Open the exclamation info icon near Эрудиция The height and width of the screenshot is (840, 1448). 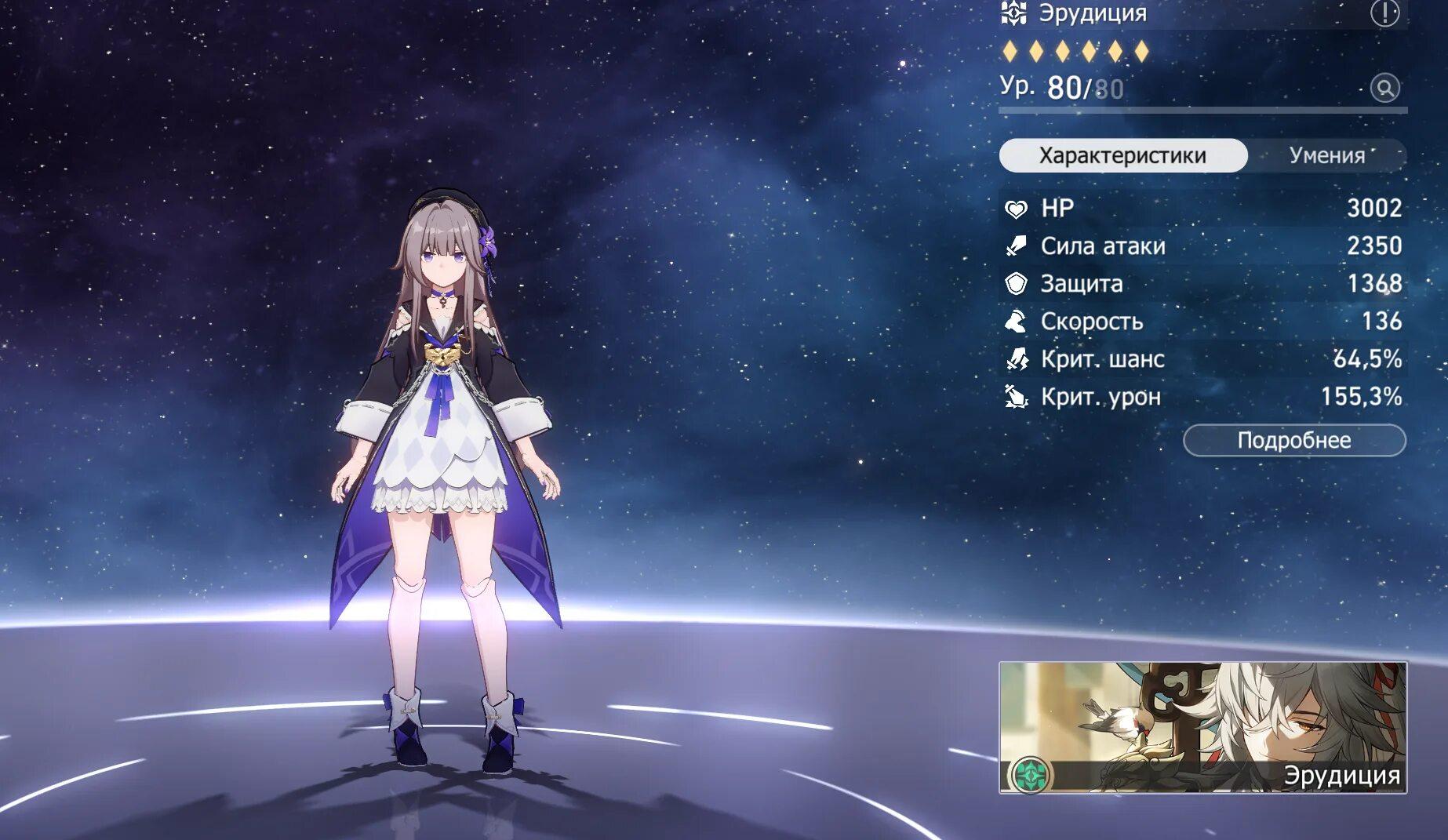[x=1384, y=13]
